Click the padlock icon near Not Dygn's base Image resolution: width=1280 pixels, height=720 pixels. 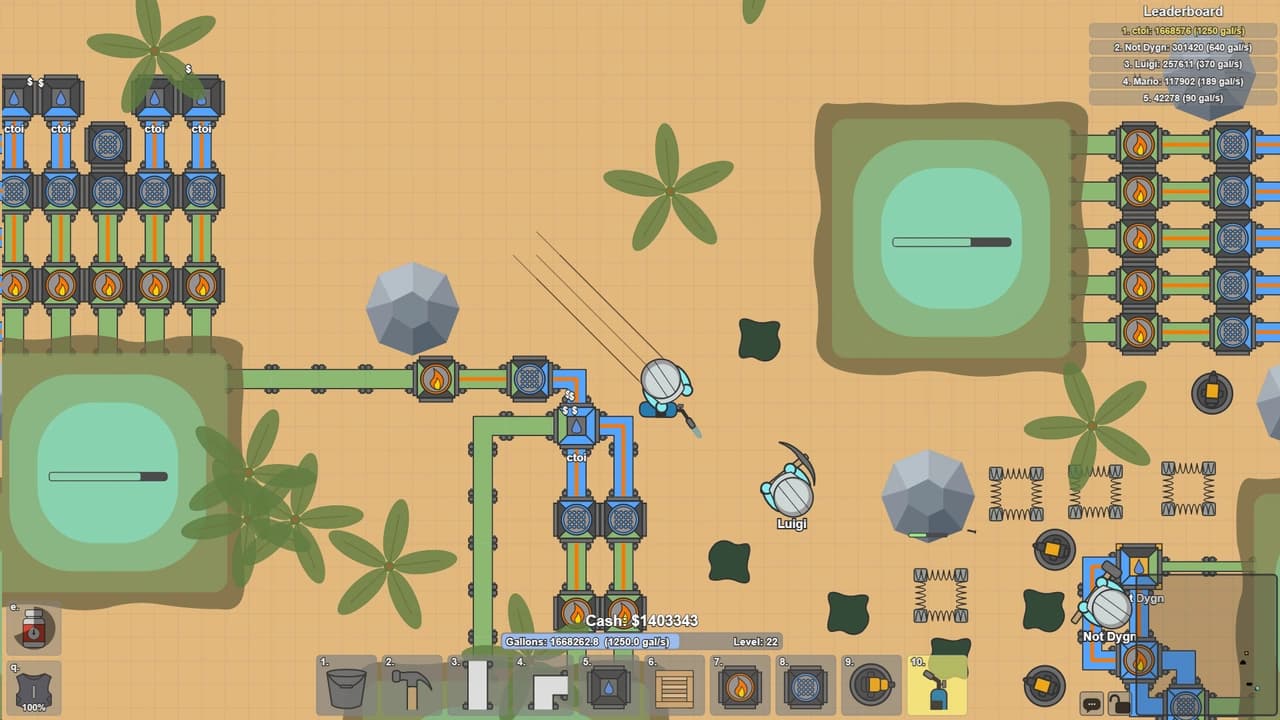click(x=1119, y=702)
